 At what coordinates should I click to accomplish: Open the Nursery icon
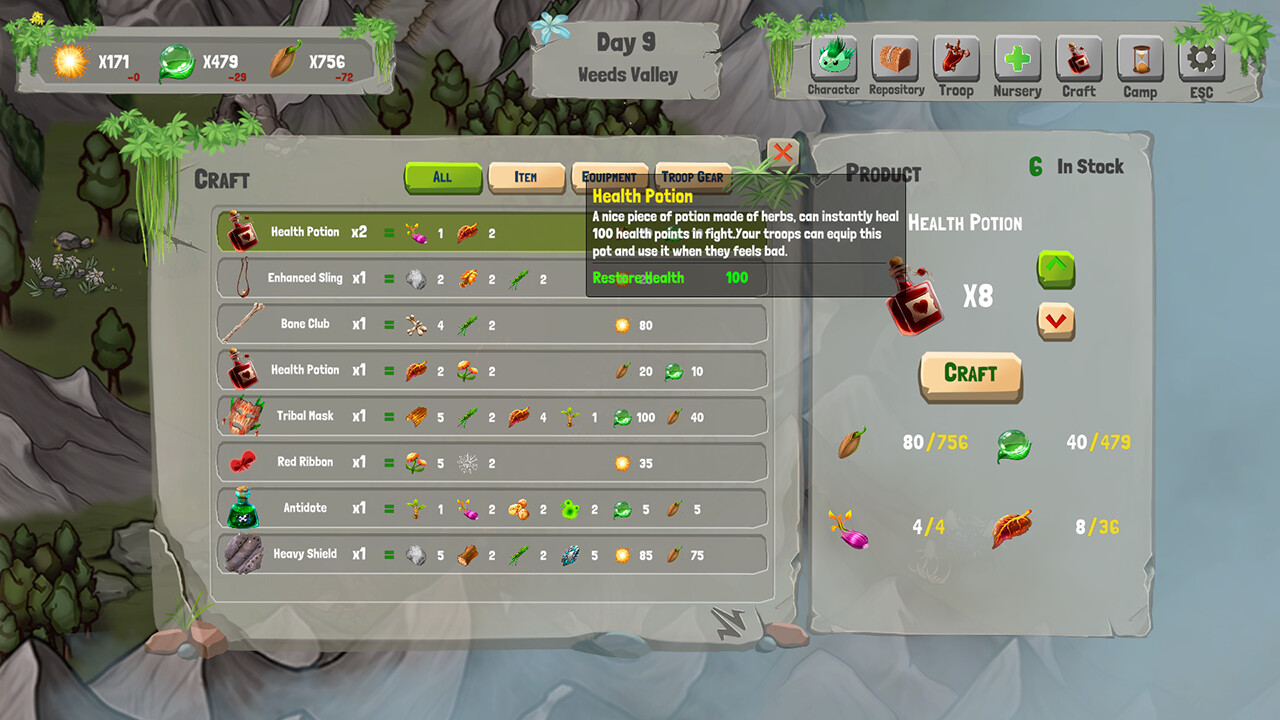pyautogui.click(x=1017, y=62)
